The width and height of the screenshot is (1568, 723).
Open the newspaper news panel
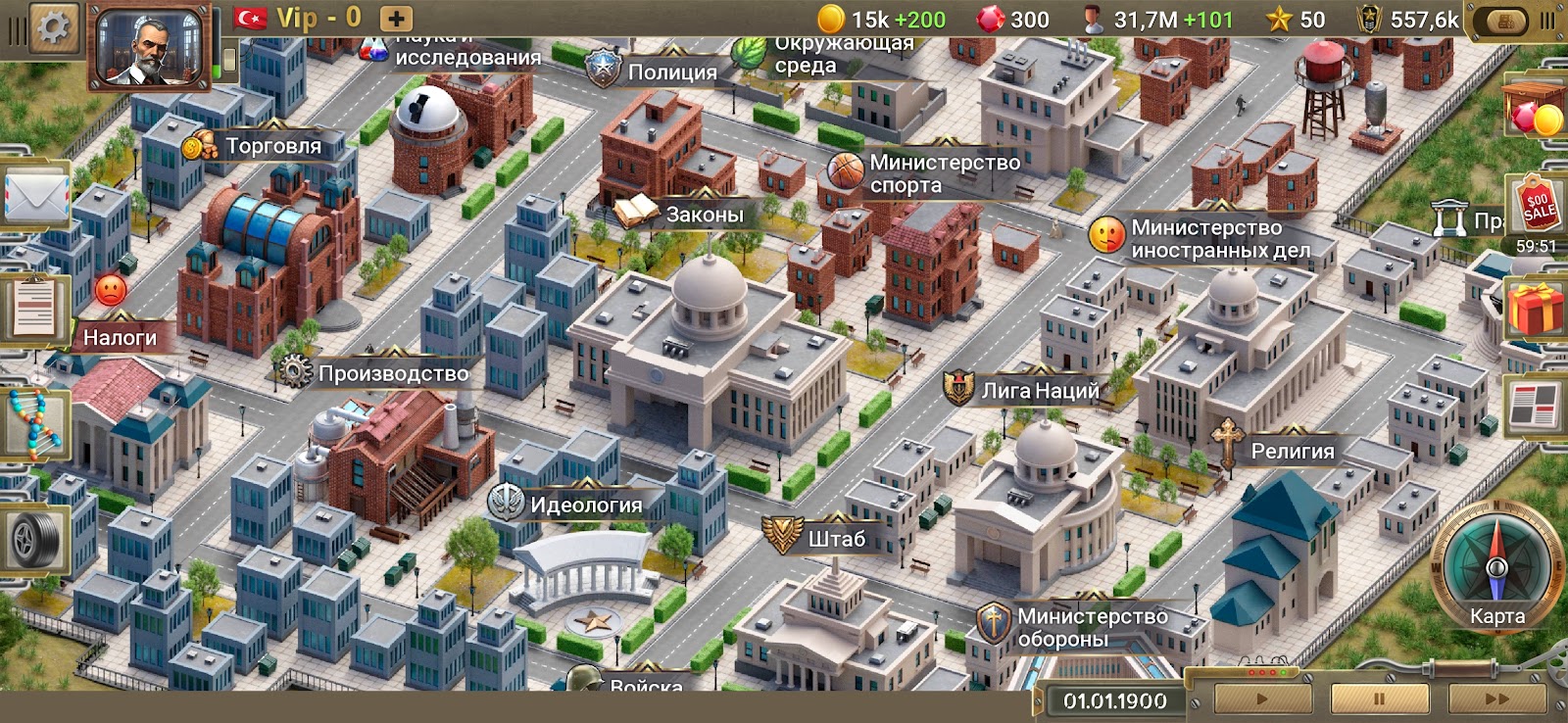tap(1537, 404)
